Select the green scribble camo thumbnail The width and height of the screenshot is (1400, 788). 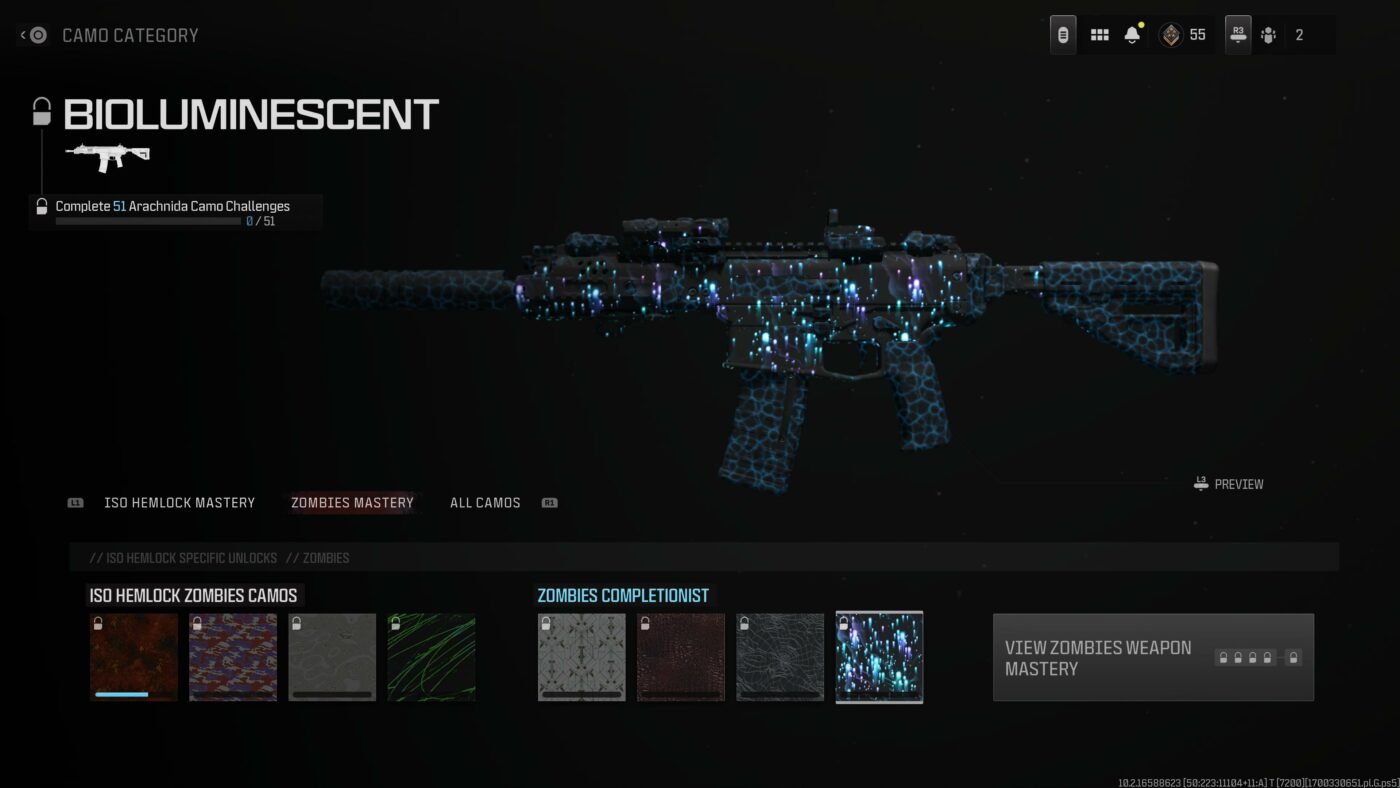click(x=431, y=657)
